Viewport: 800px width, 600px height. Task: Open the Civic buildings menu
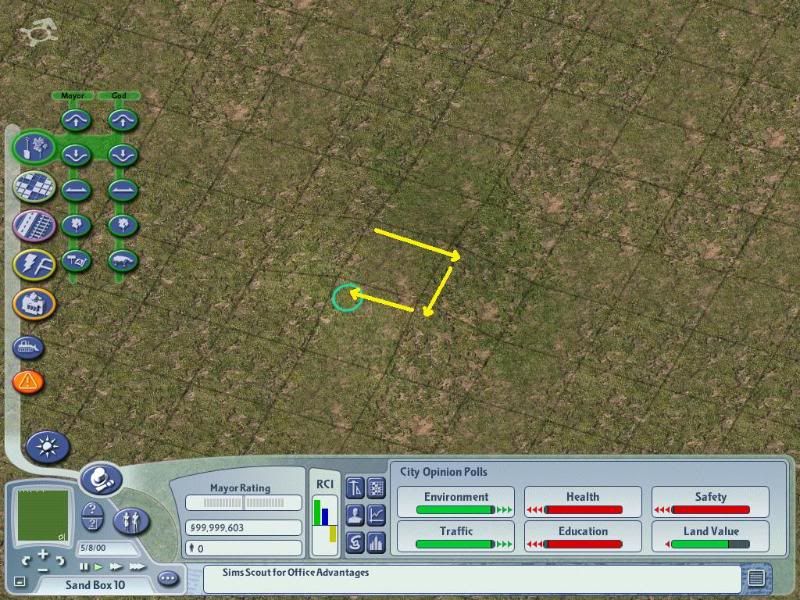point(33,303)
